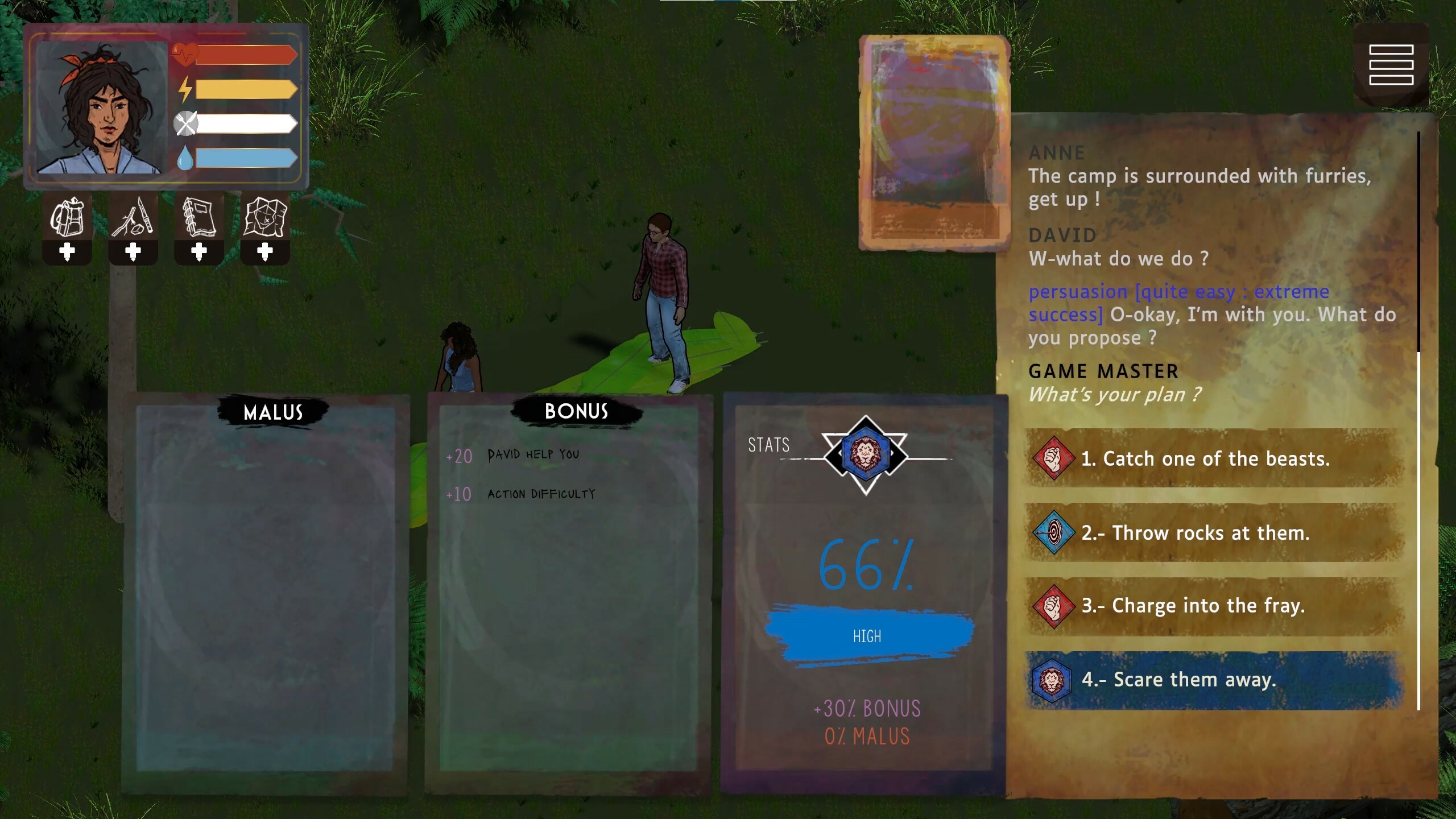Click the hunger fork-and-knife icon
Image resolution: width=1456 pixels, height=819 pixels.
(x=185, y=123)
